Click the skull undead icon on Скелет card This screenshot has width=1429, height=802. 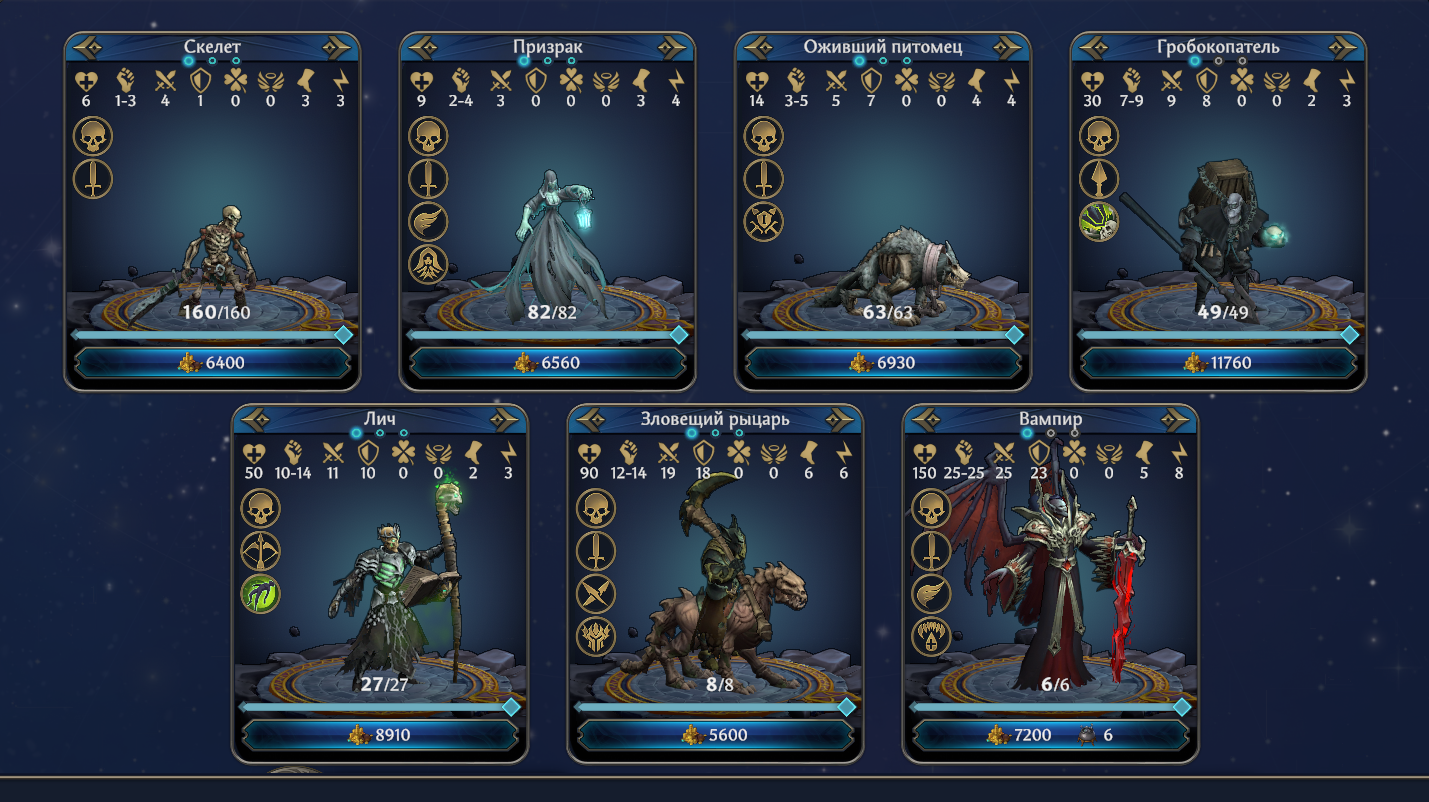[x=93, y=136]
